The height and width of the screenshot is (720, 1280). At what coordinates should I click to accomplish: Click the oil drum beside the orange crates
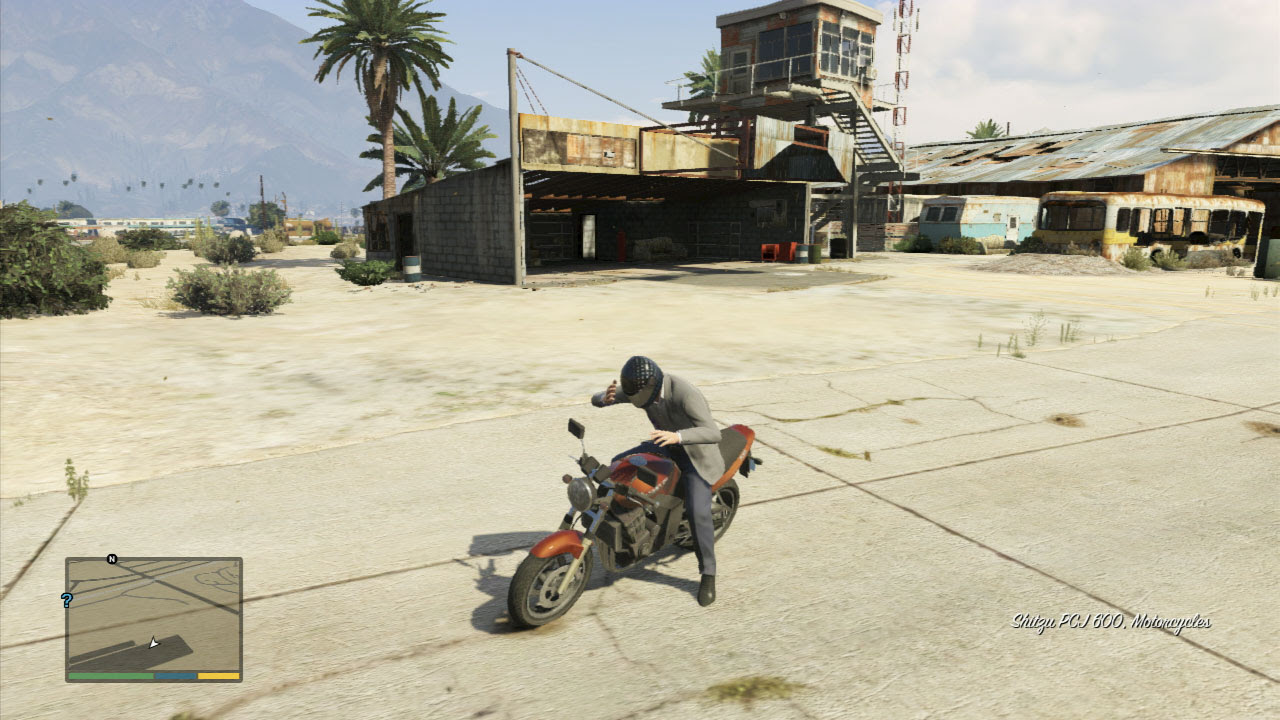804,253
